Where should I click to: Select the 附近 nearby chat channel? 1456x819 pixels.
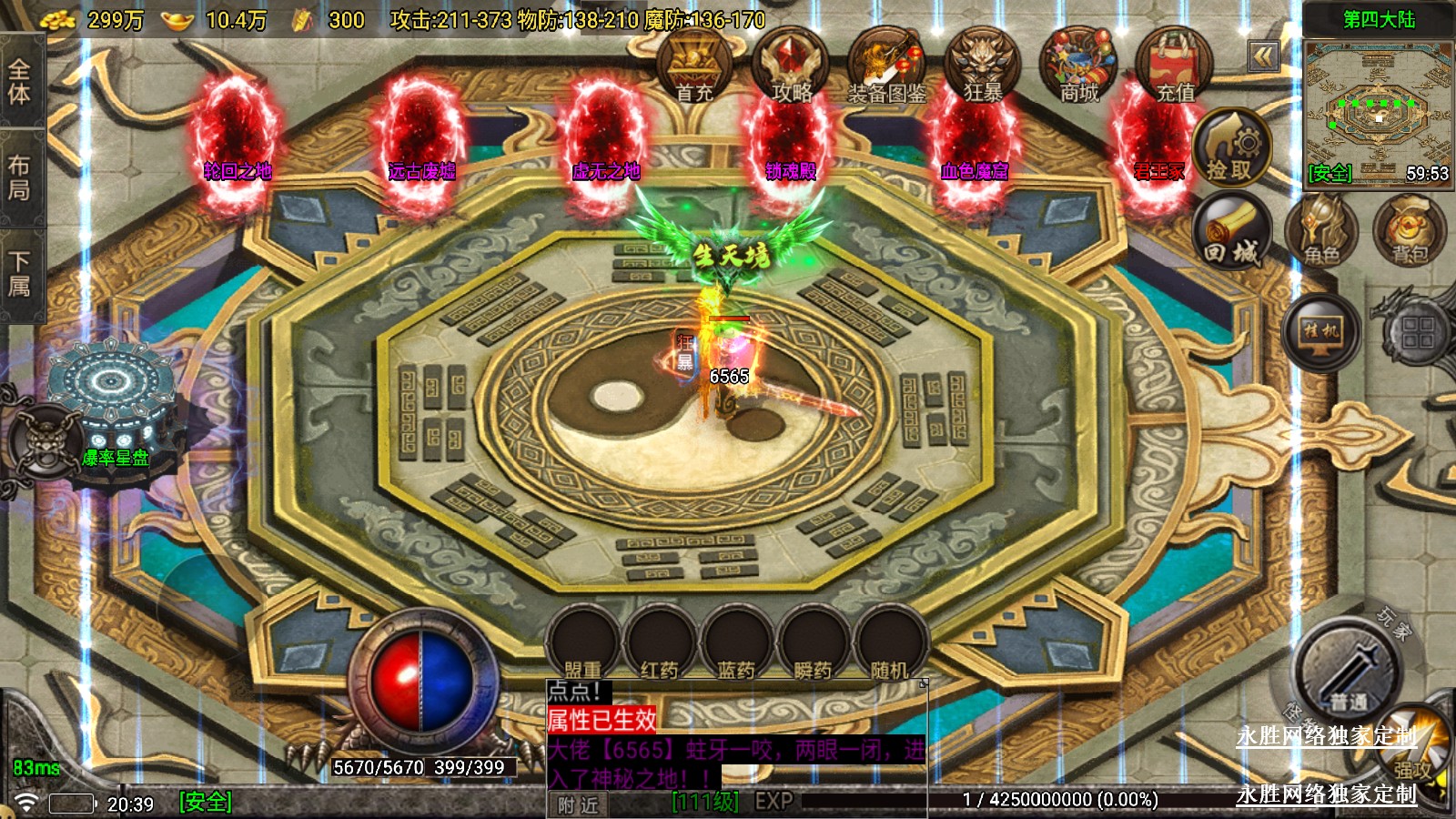click(x=578, y=804)
